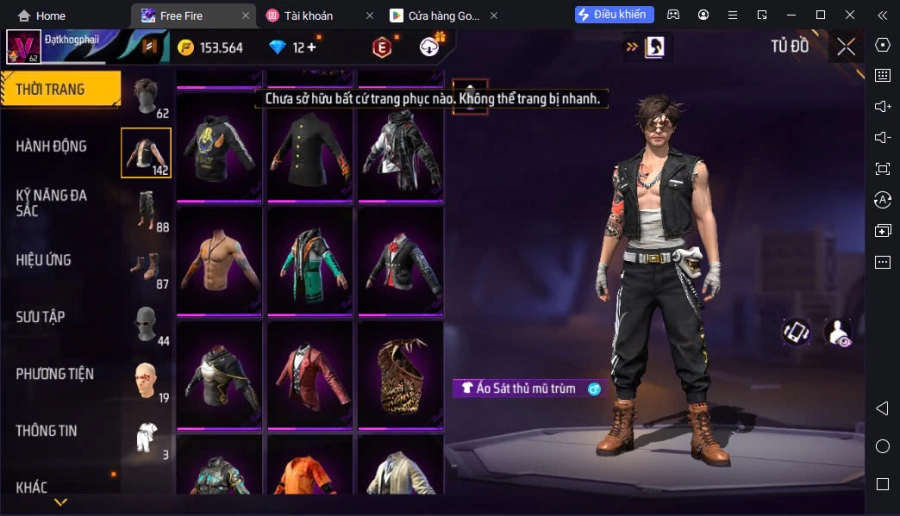The width and height of the screenshot is (900, 516).
Task: Pick the black hoodie with yellow print
Action: click(x=218, y=147)
